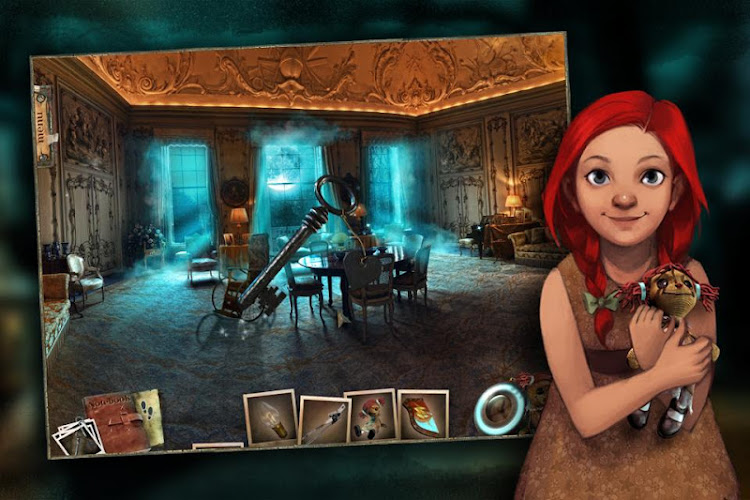The height and width of the screenshot is (500, 750).
Task: Open the menu tab
Action: click(43, 127)
